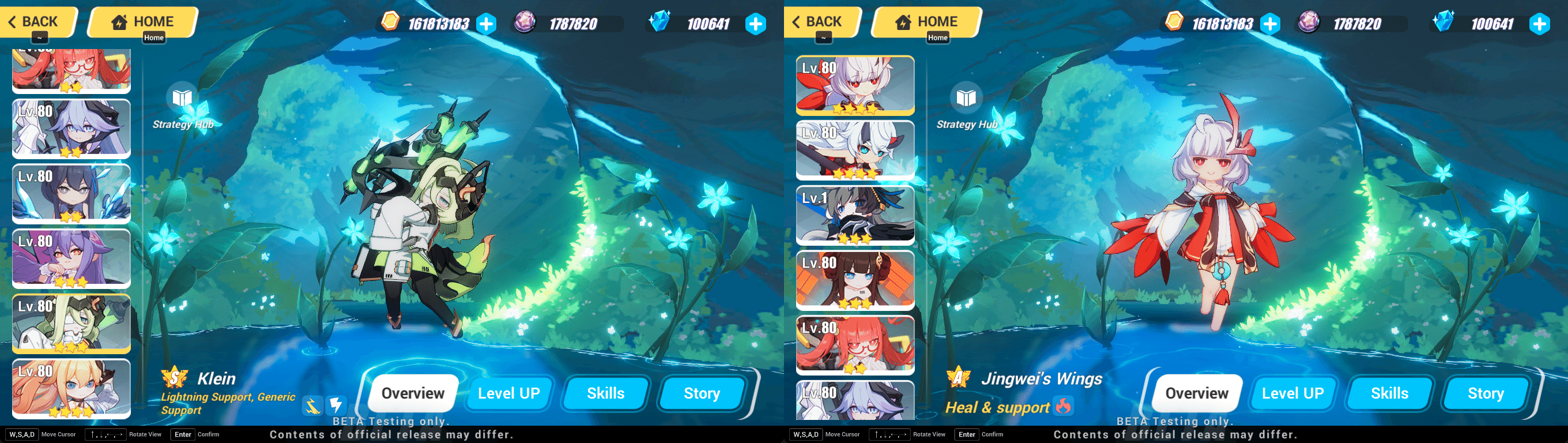Viewport: 1568px width, 443px height.
Task: Click the plus icon beside gold coins
Action: tap(485, 24)
